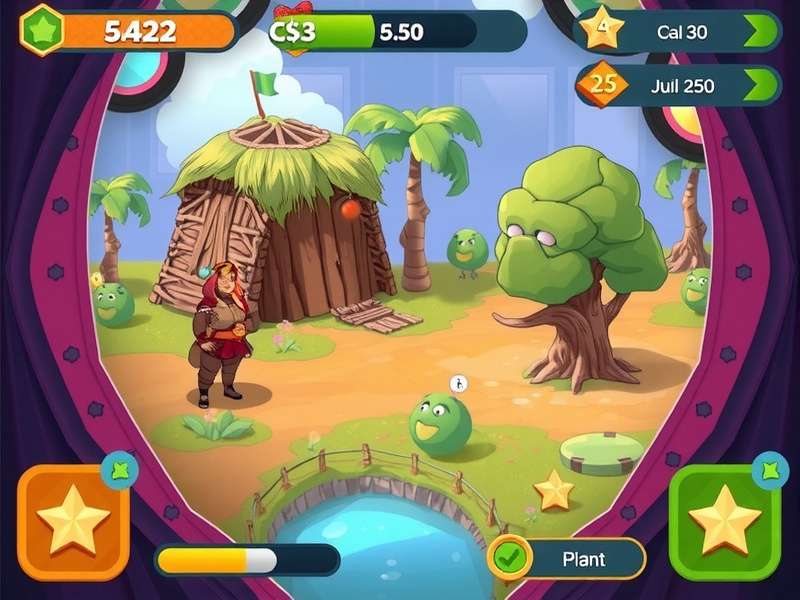Tap the green star button

[725, 521]
